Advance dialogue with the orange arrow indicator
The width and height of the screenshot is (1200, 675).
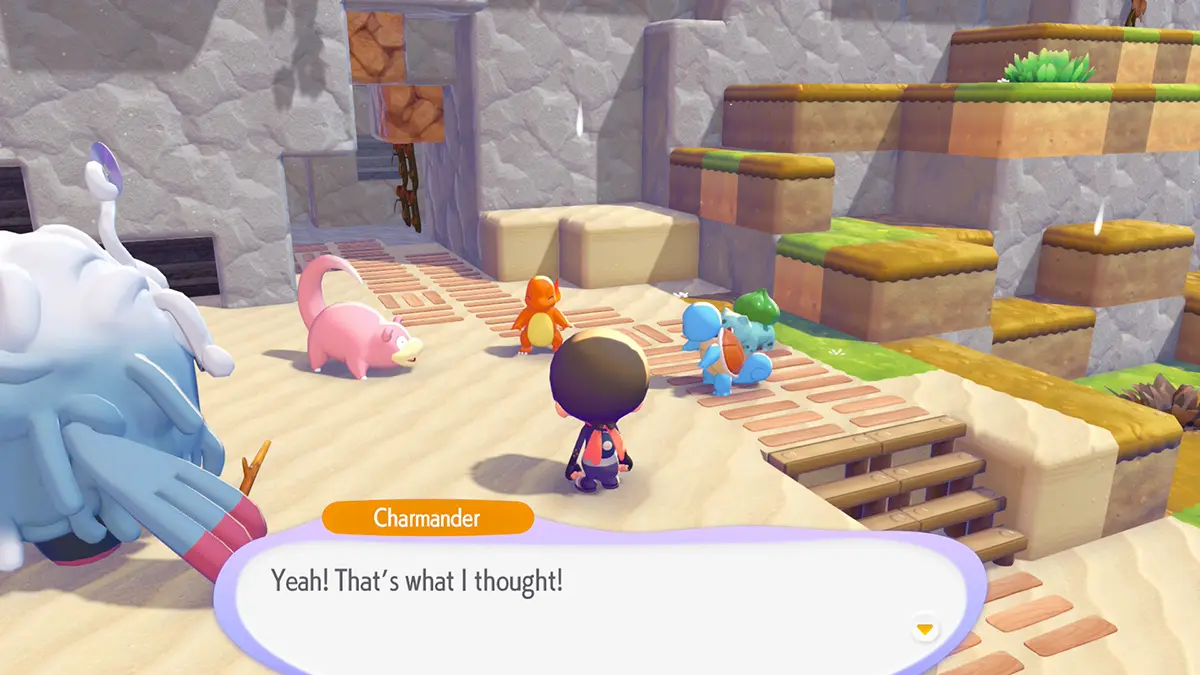click(925, 629)
